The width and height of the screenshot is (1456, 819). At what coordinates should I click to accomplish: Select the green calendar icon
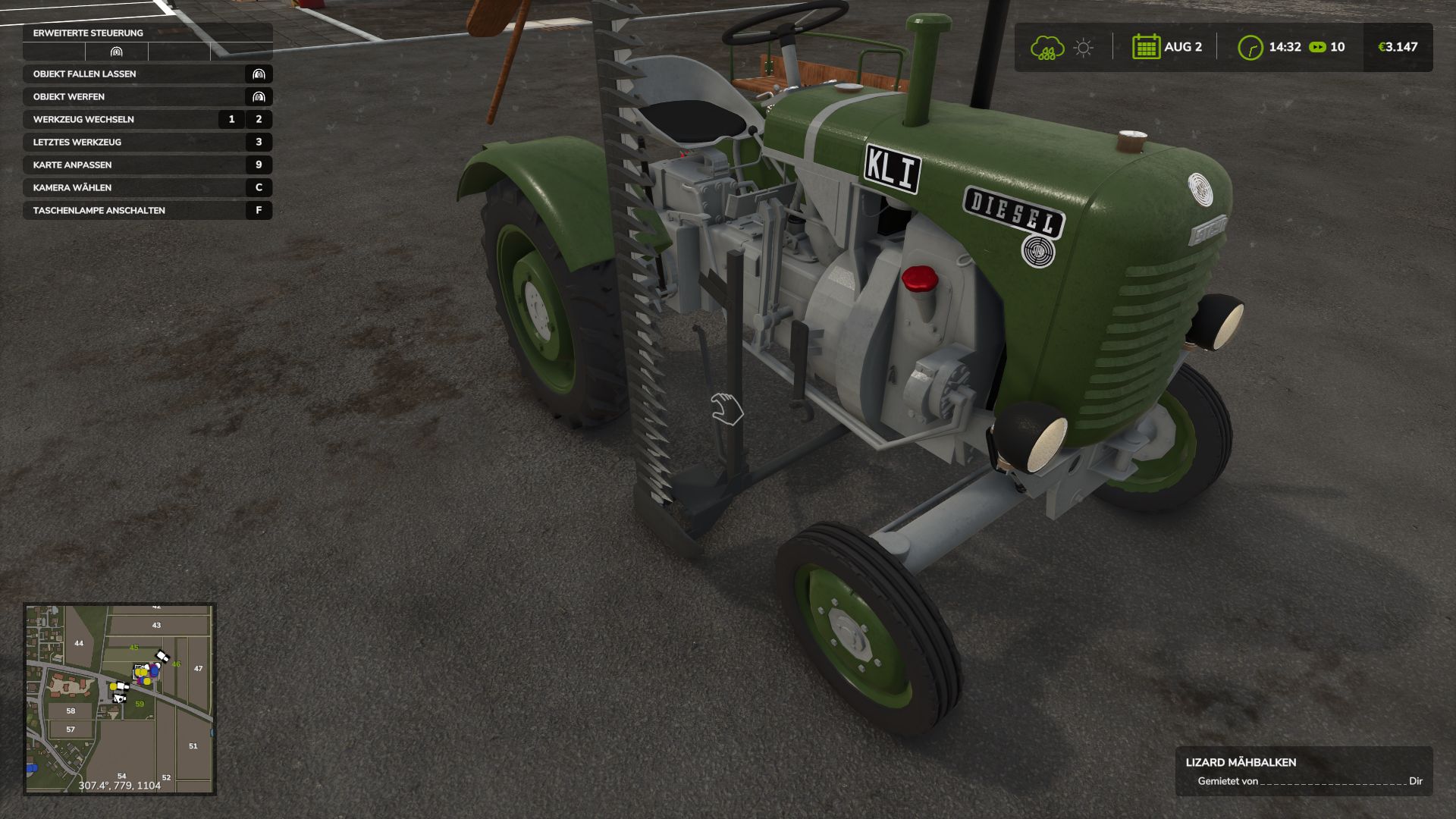coord(1146,47)
